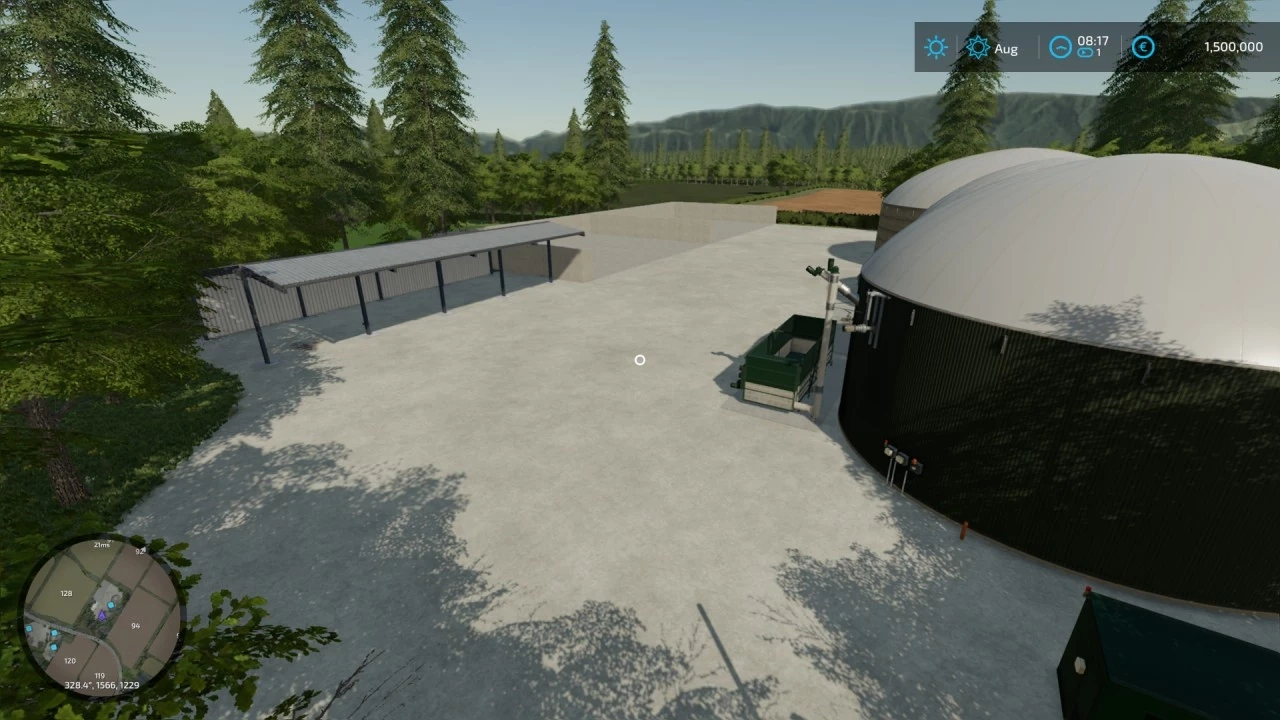Screen dimensions: 1280x720
Task: Click the Aug month label
Action: point(1005,48)
